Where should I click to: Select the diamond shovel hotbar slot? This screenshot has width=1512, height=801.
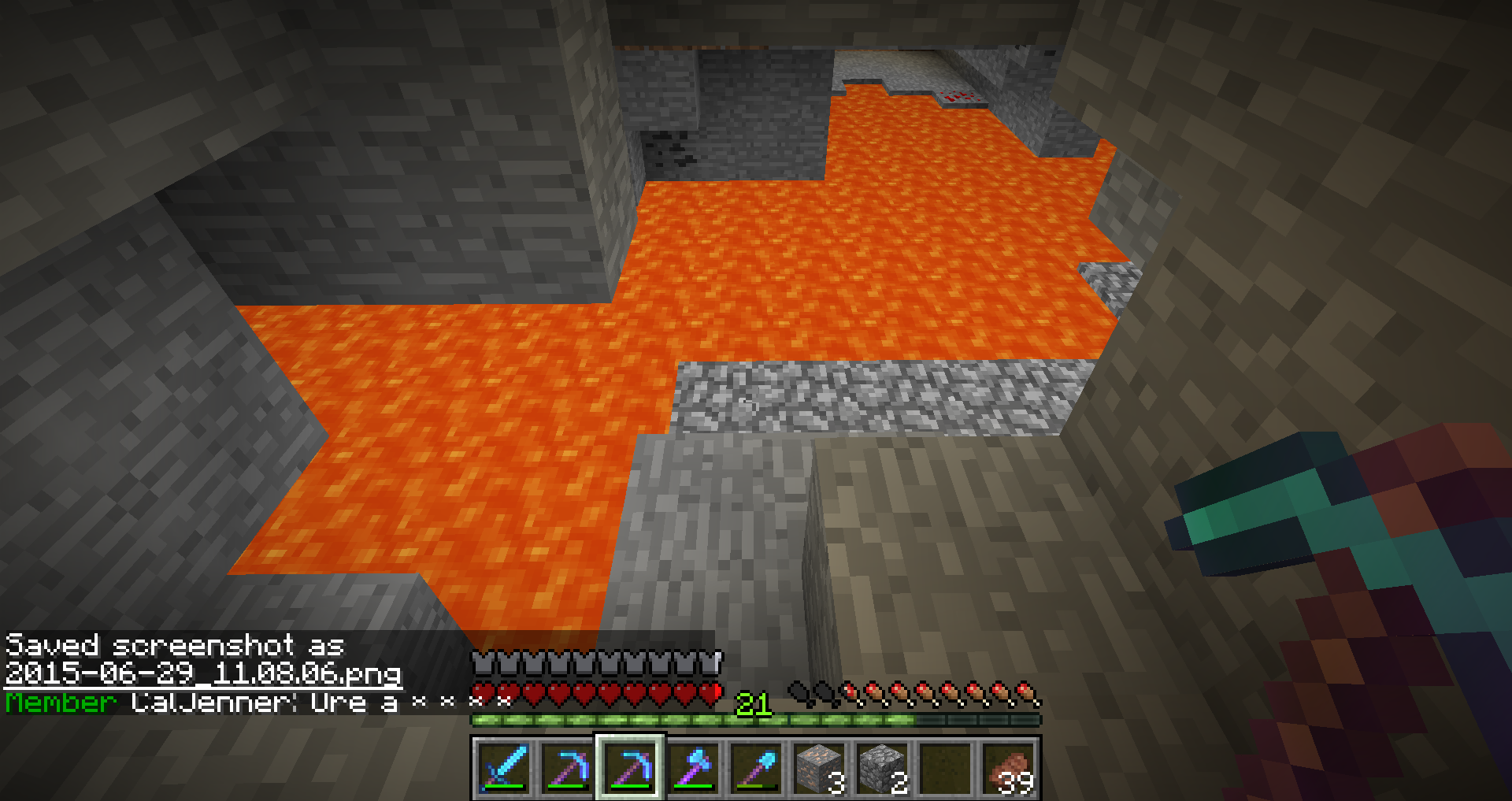click(757, 767)
